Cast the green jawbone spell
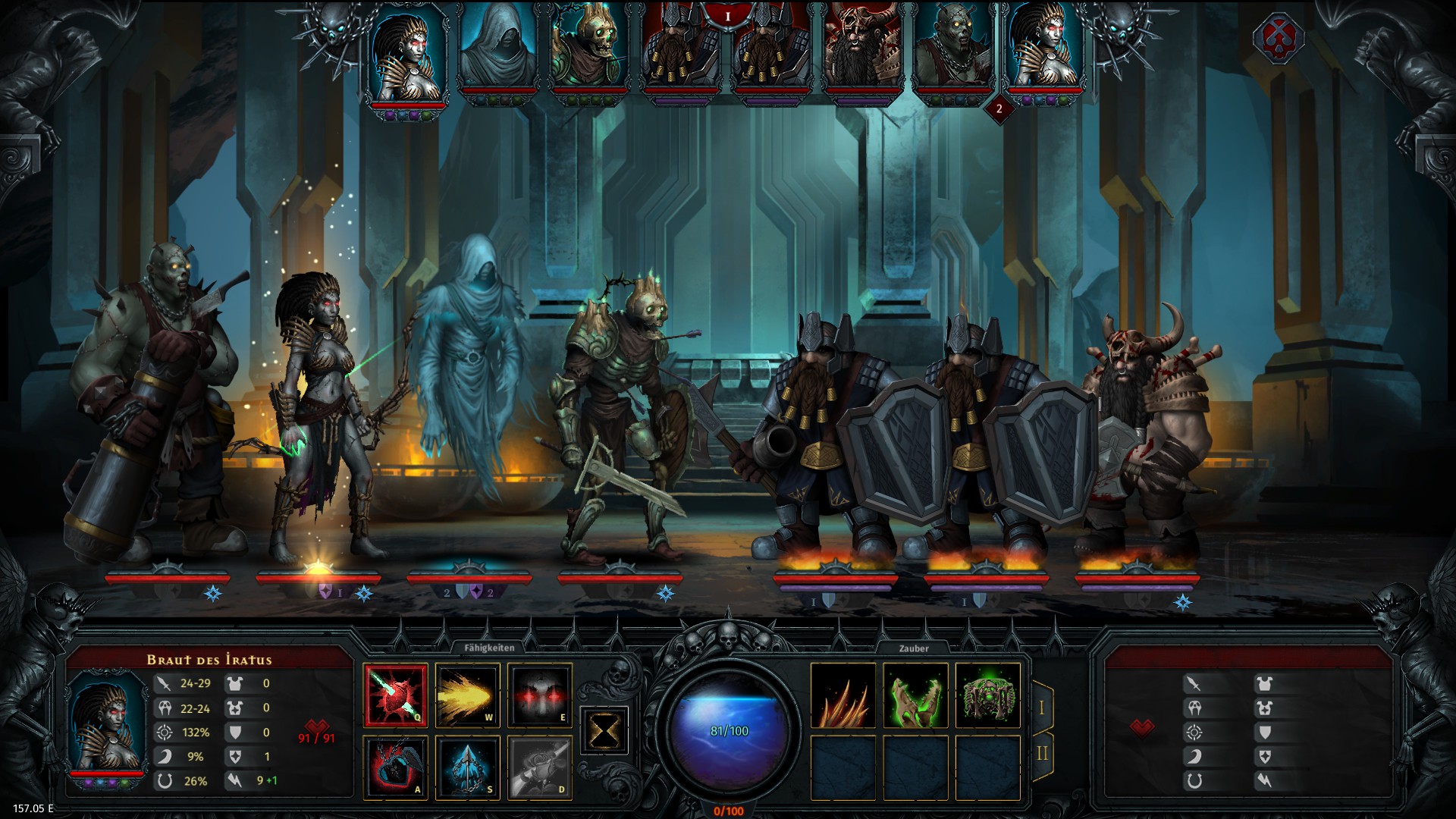This screenshot has height=819, width=1456. point(915,695)
